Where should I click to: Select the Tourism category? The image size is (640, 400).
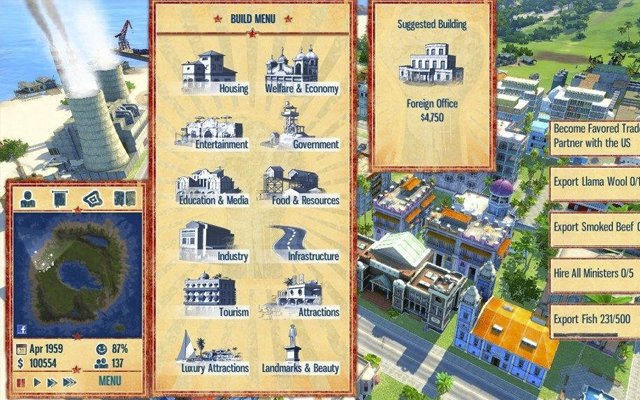[214, 296]
